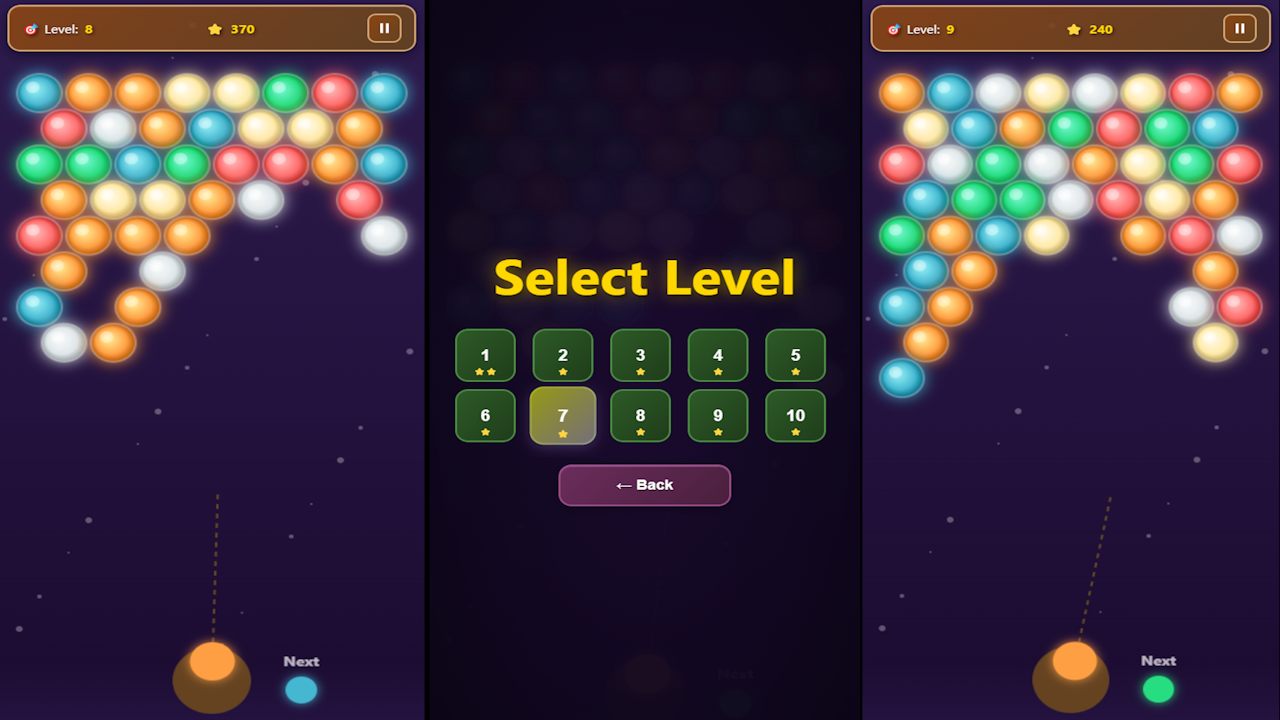
Task: Click the star under level 2's number
Action: (x=562, y=371)
